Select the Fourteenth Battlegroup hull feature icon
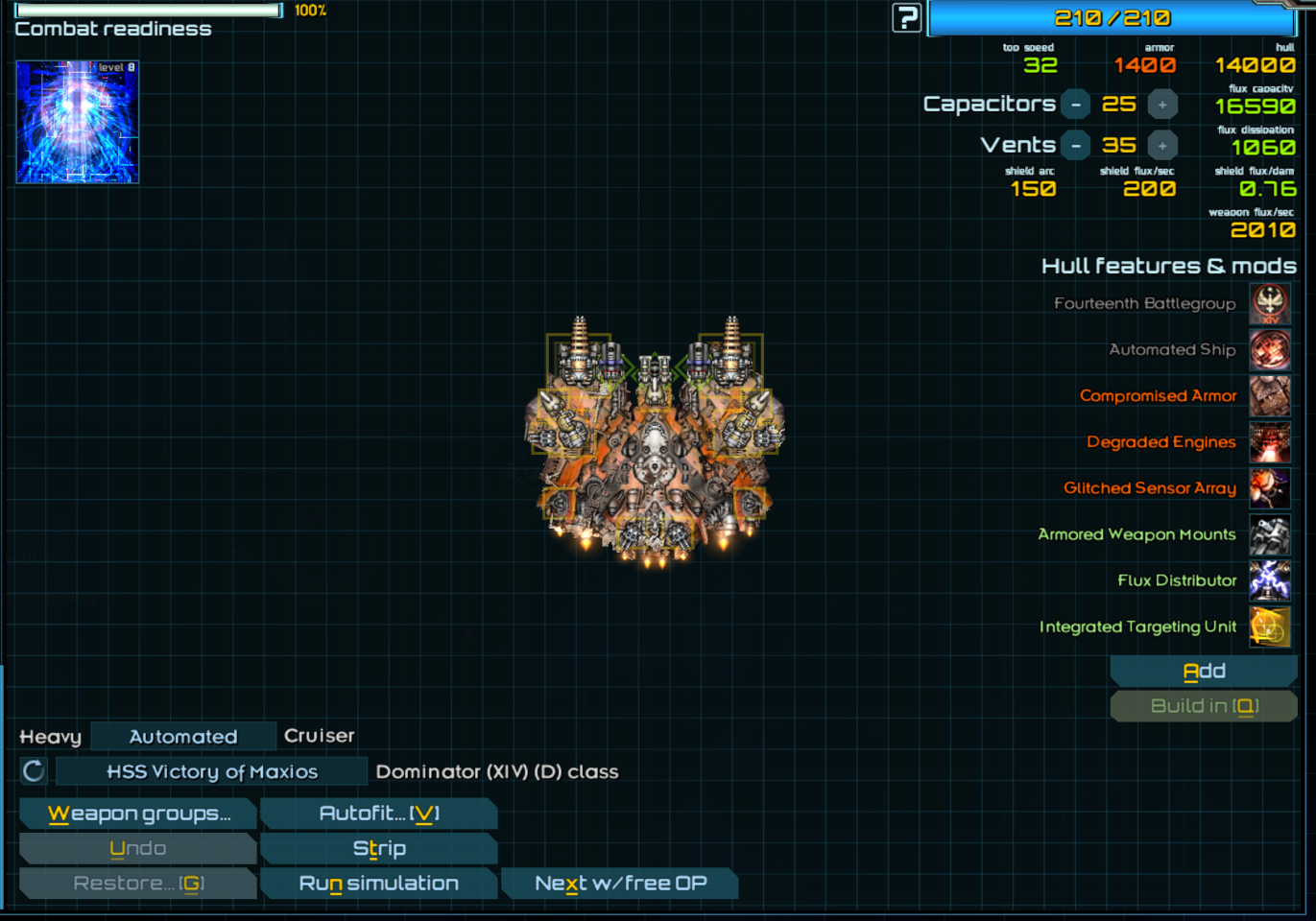The width and height of the screenshot is (1316, 921). 1269,304
